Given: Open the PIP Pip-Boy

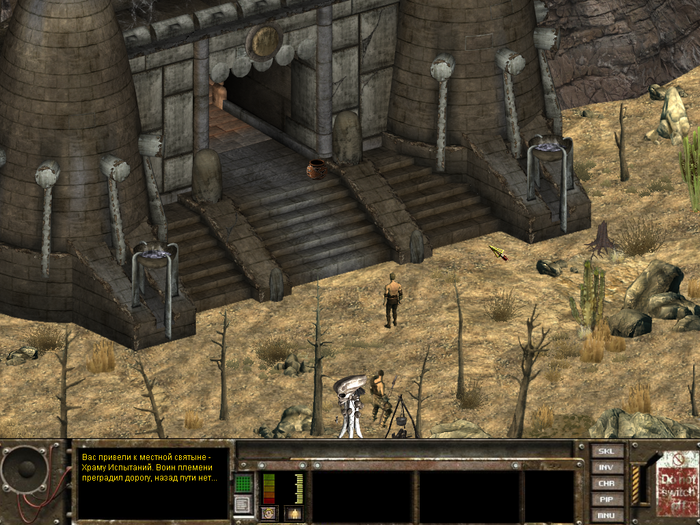Looking at the screenshot, I should [x=607, y=499].
